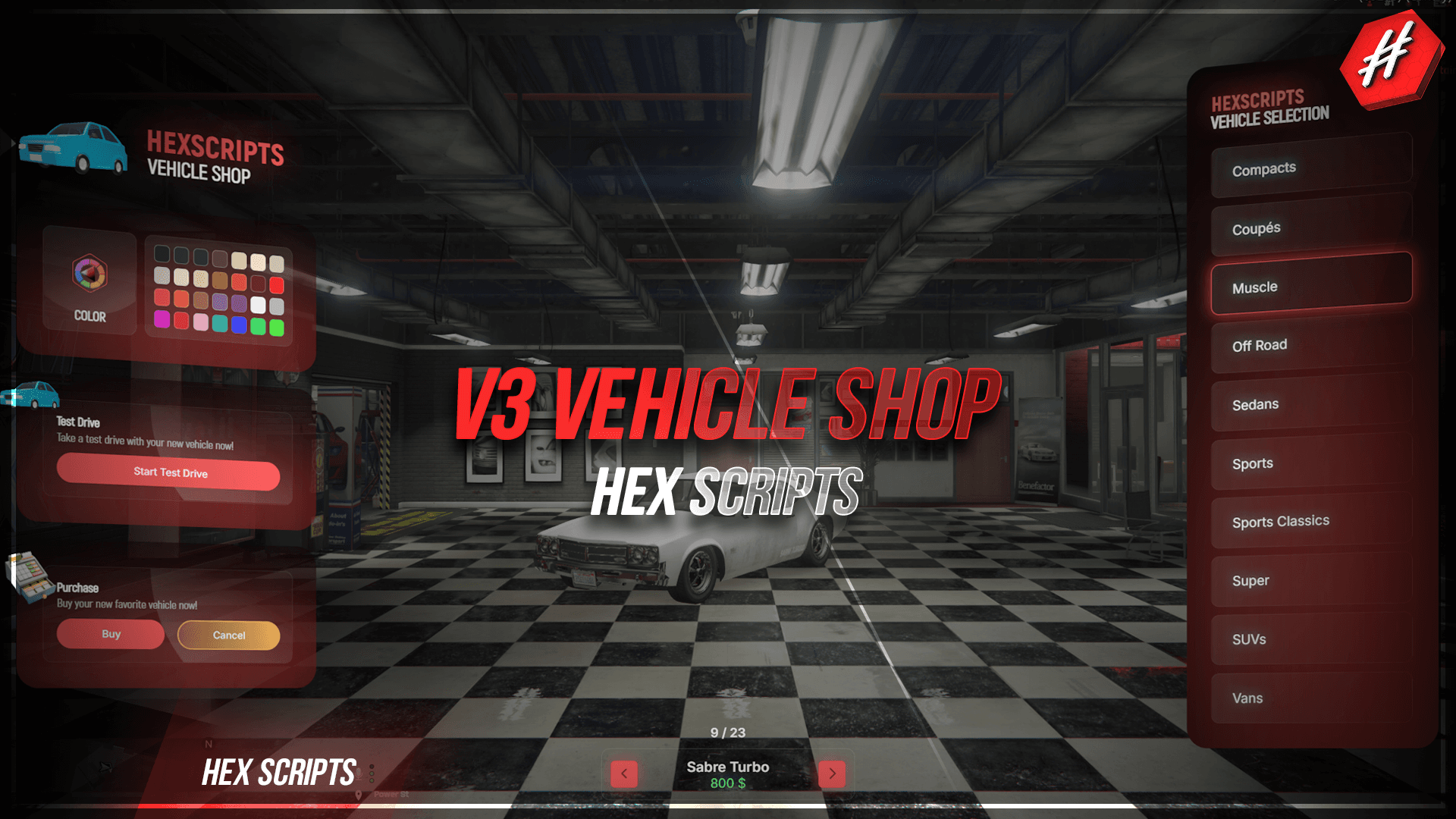The width and height of the screenshot is (1456, 819).
Task: Switch to the Sedans category
Action: (1311, 404)
